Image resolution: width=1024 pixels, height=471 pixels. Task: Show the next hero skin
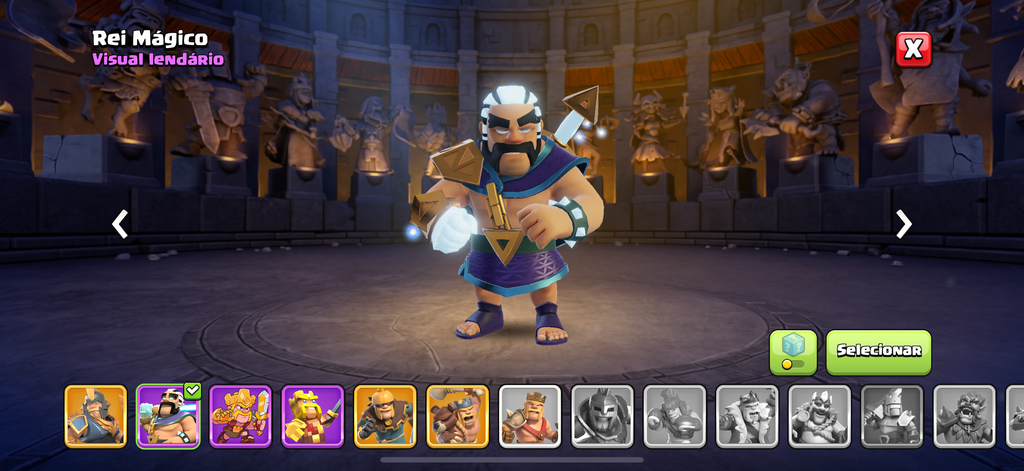coord(903,224)
